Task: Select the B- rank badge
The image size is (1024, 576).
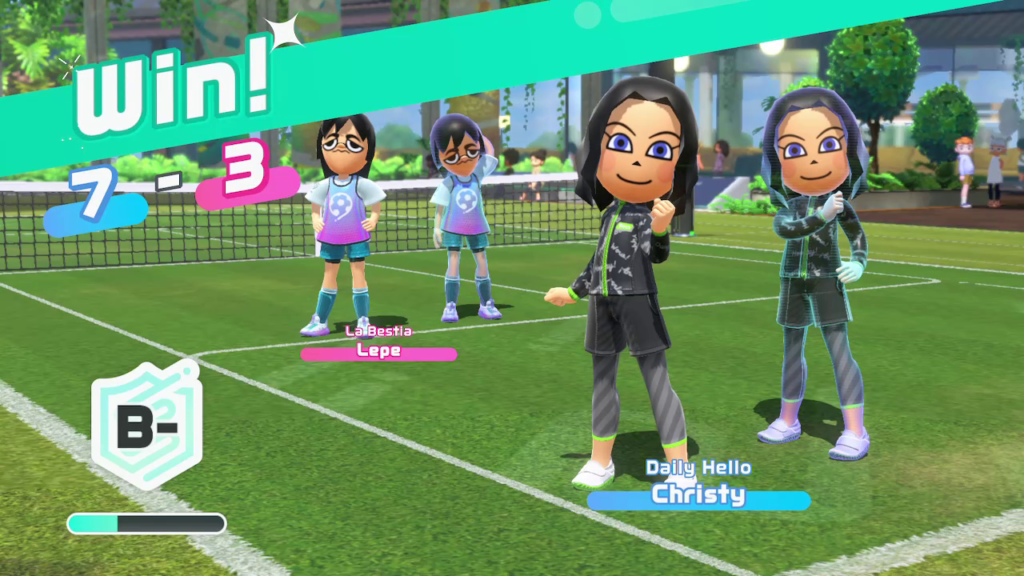Action: click(x=146, y=425)
